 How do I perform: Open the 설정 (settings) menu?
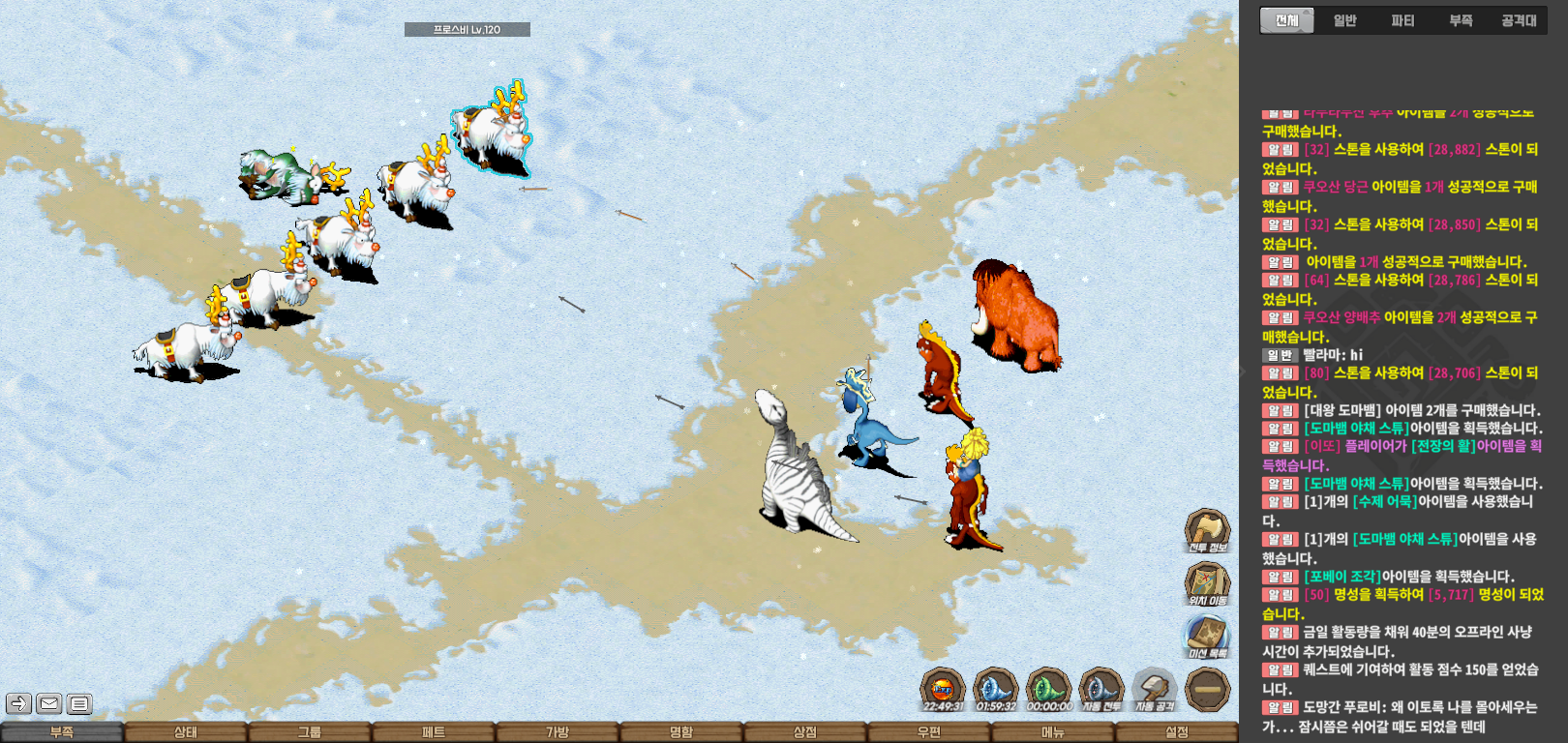[1177, 732]
